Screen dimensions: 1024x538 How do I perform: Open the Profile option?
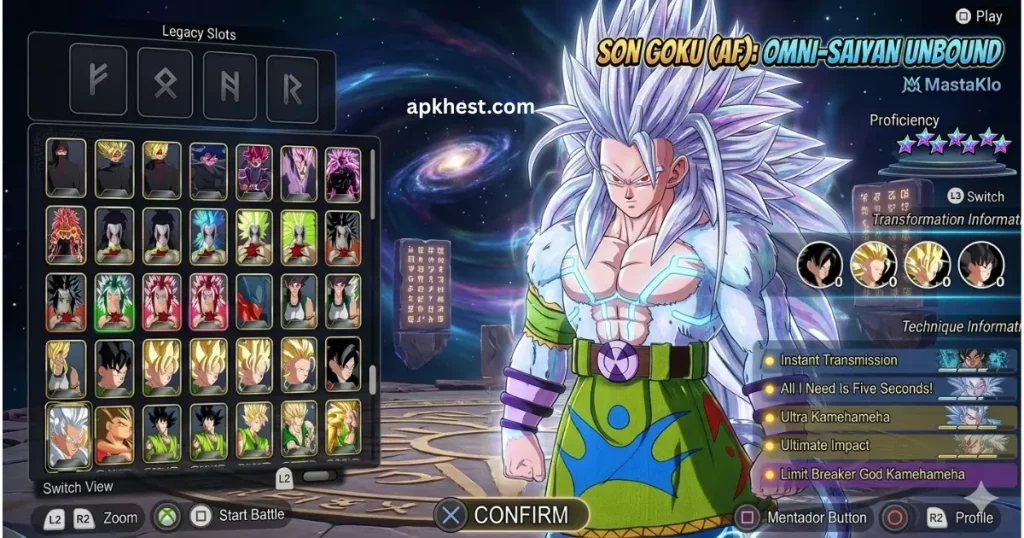click(x=973, y=517)
